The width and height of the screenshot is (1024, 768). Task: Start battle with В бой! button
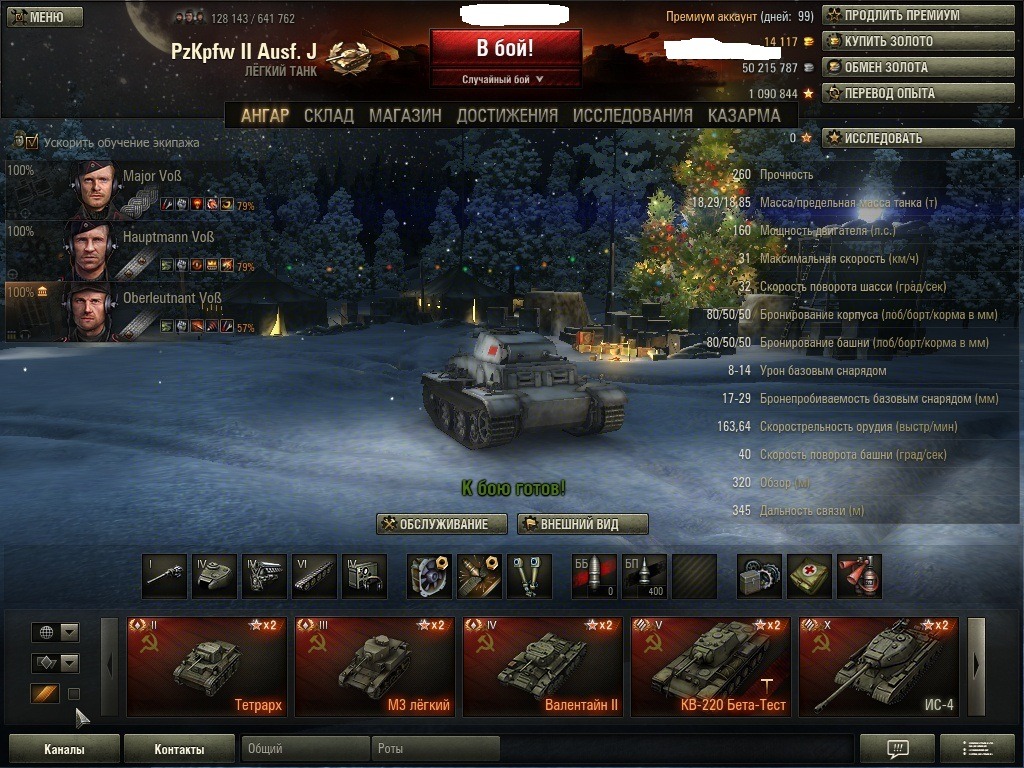(x=505, y=49)
